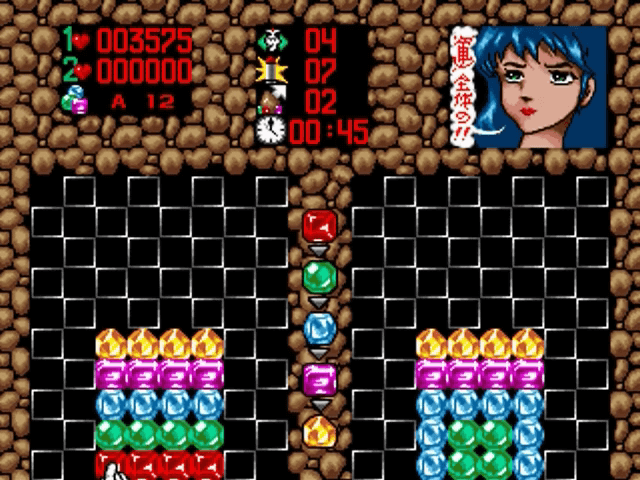Choose the purple gem in the center queue
The height and width of the screenshot is (480, 640).
[319, 379]
